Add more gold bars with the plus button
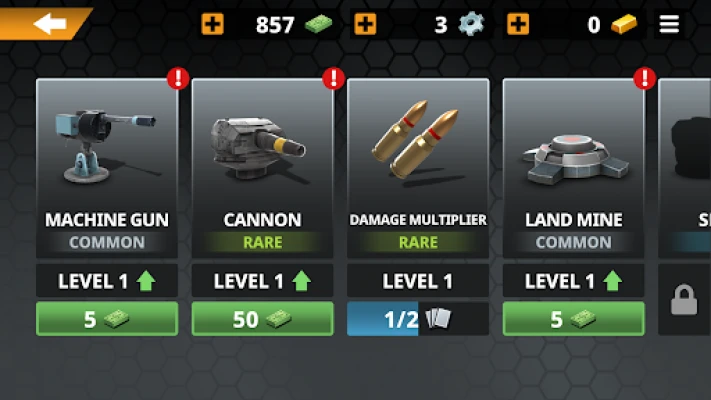 pos(518,24)
